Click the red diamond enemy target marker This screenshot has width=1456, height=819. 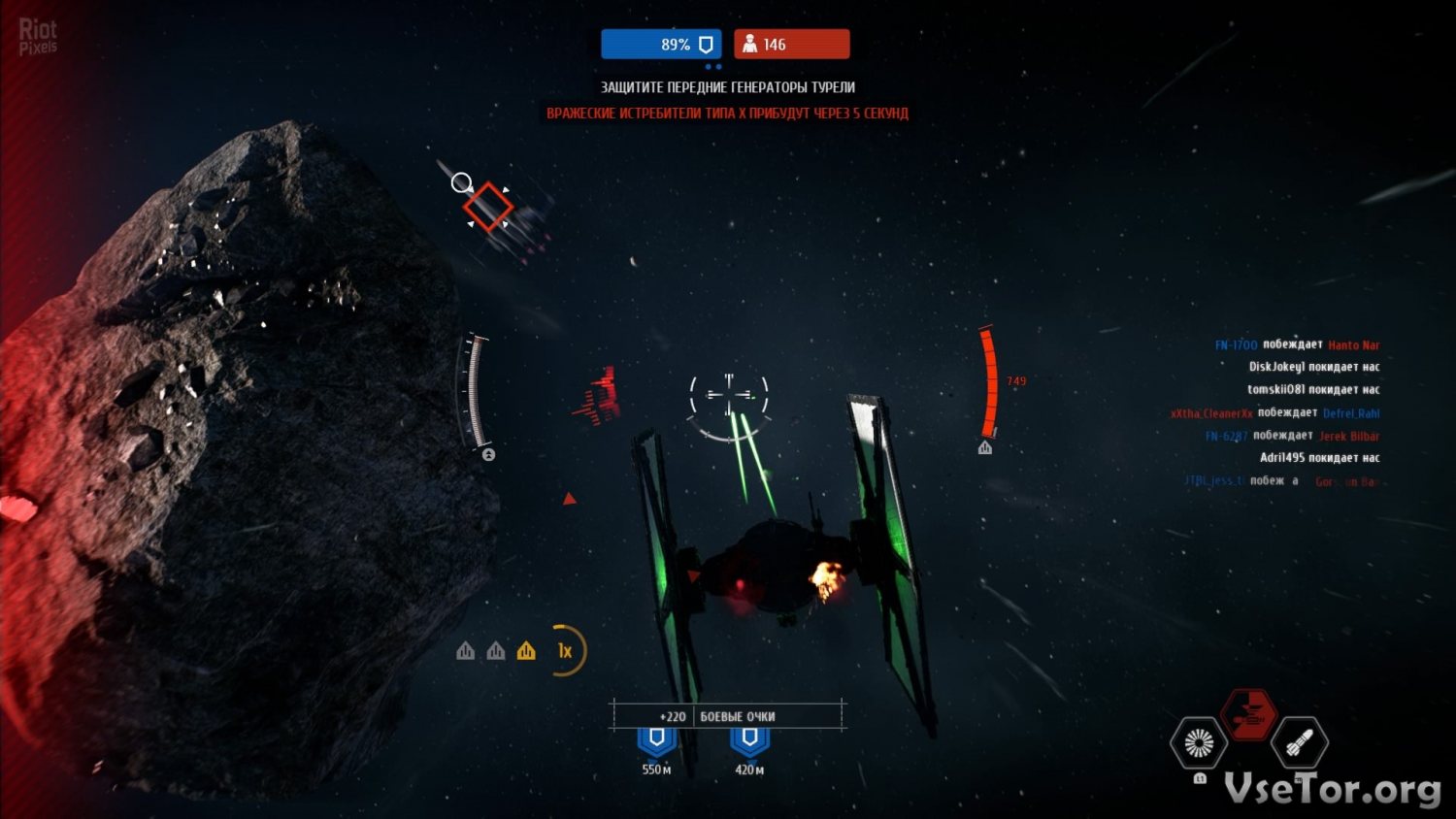(487, 206)
